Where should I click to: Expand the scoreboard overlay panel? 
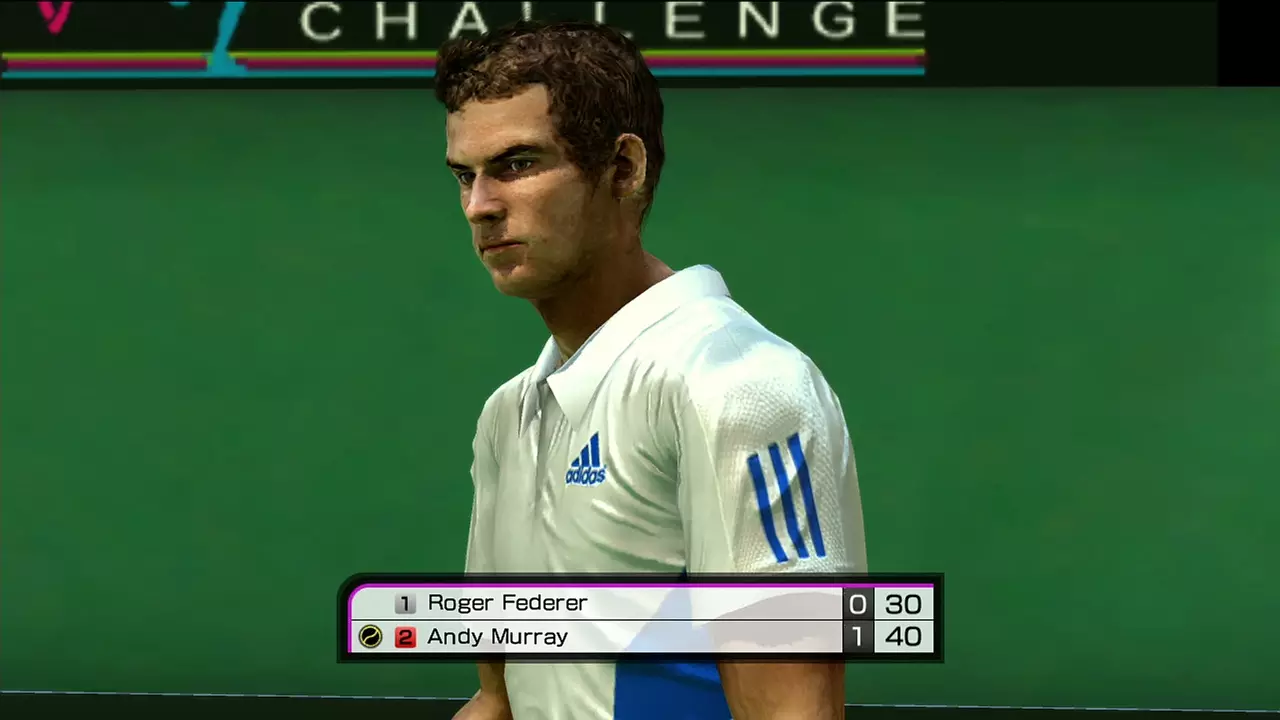(640, 620)
